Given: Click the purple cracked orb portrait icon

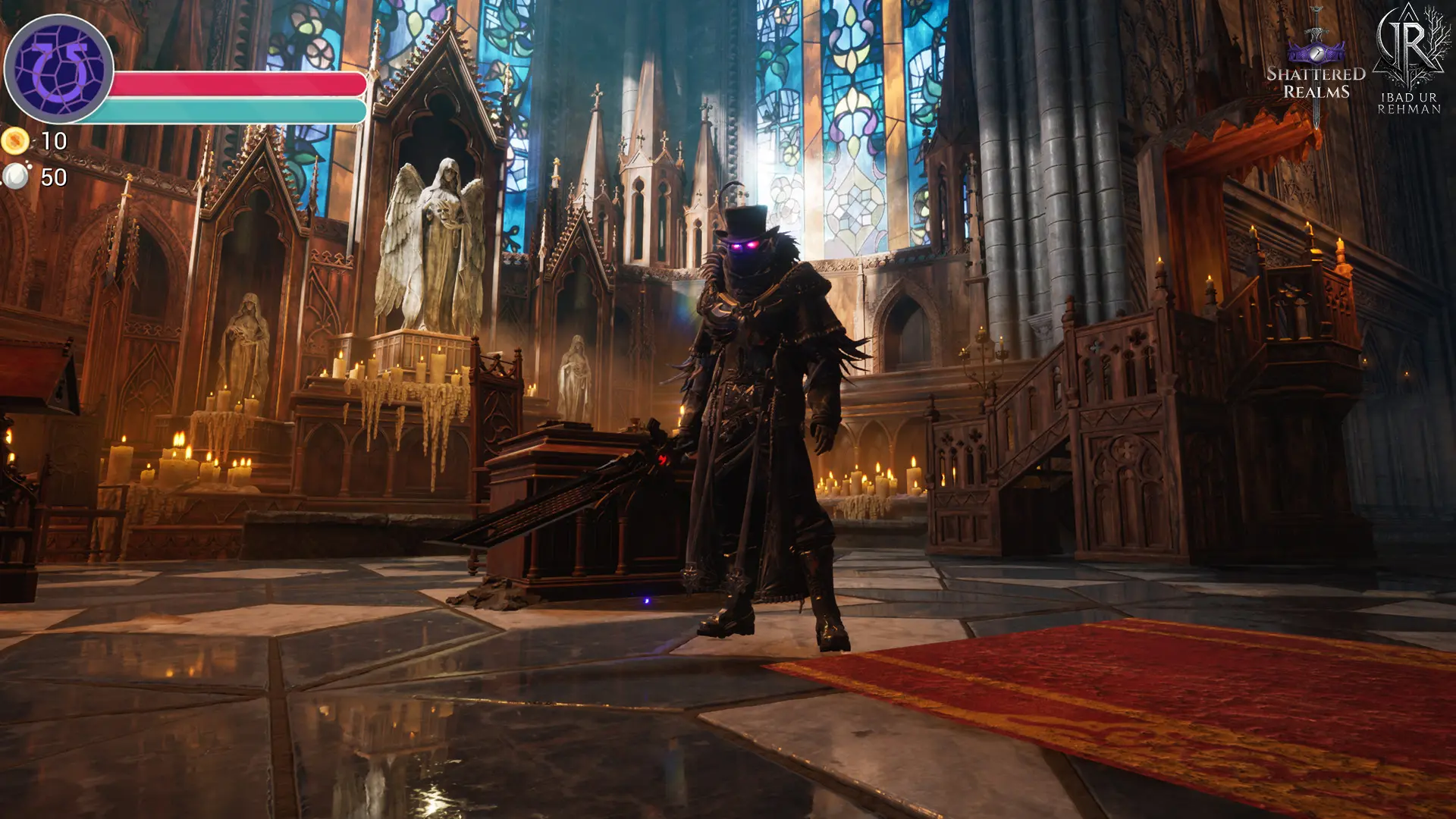Looking at the screenshot, I should [x=59, y=69].
